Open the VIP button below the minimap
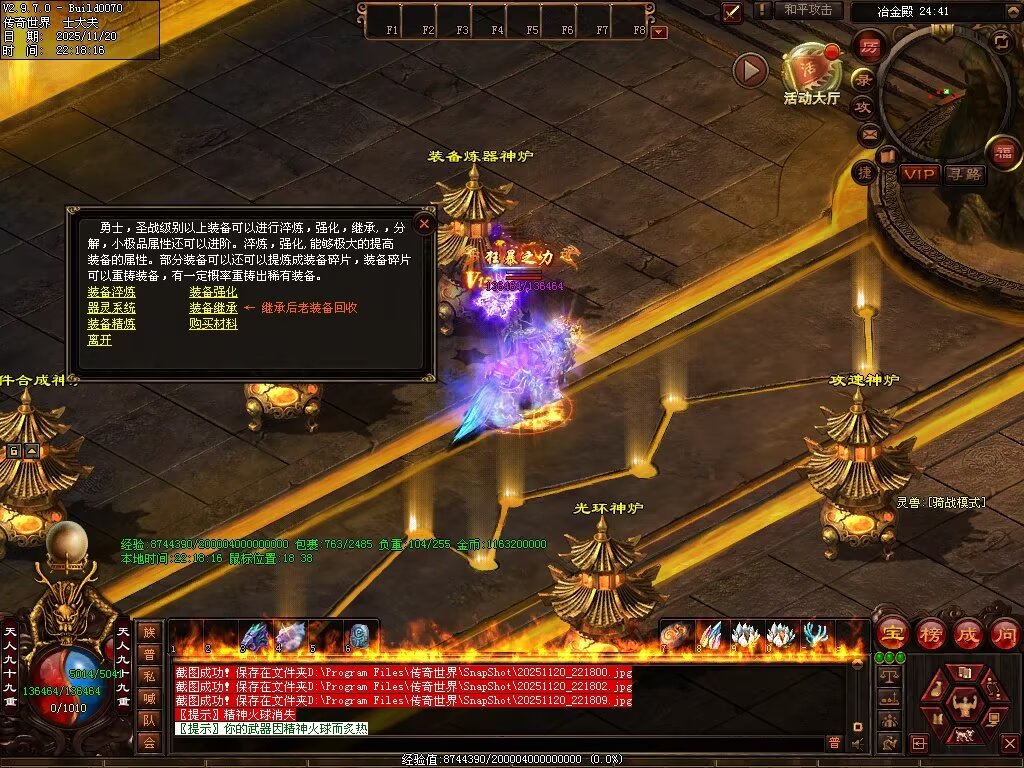1024x768 pixels. [x=919, y=174]
